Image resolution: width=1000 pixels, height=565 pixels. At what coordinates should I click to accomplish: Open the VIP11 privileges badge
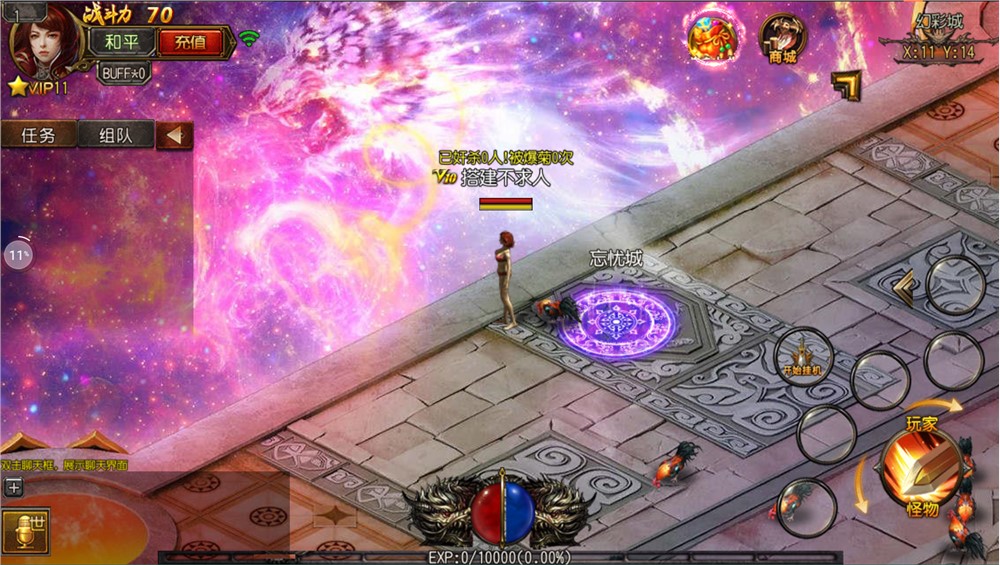38,88
